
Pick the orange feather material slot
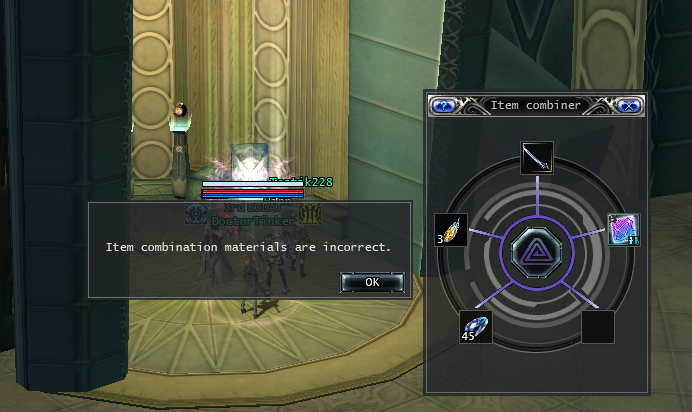click(x=451, y=230)
